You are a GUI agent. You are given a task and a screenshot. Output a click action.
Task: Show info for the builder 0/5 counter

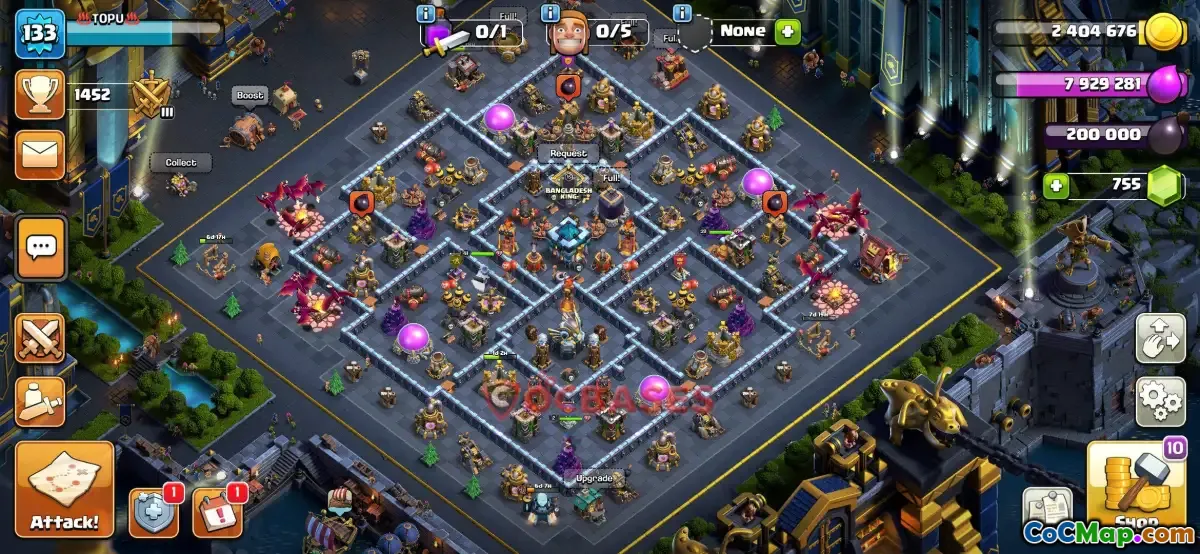[549, 13]
